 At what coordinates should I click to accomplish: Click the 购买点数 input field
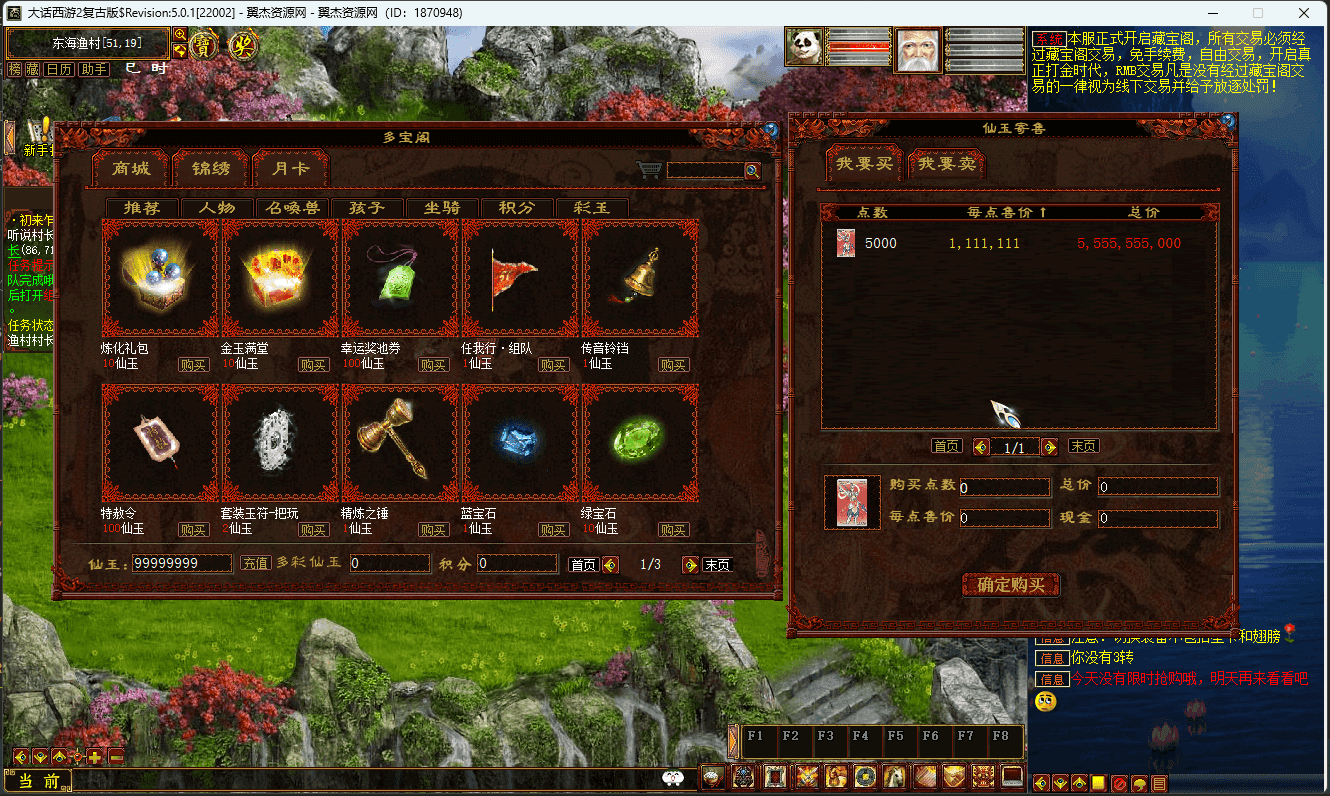(x=1004, y=488)
